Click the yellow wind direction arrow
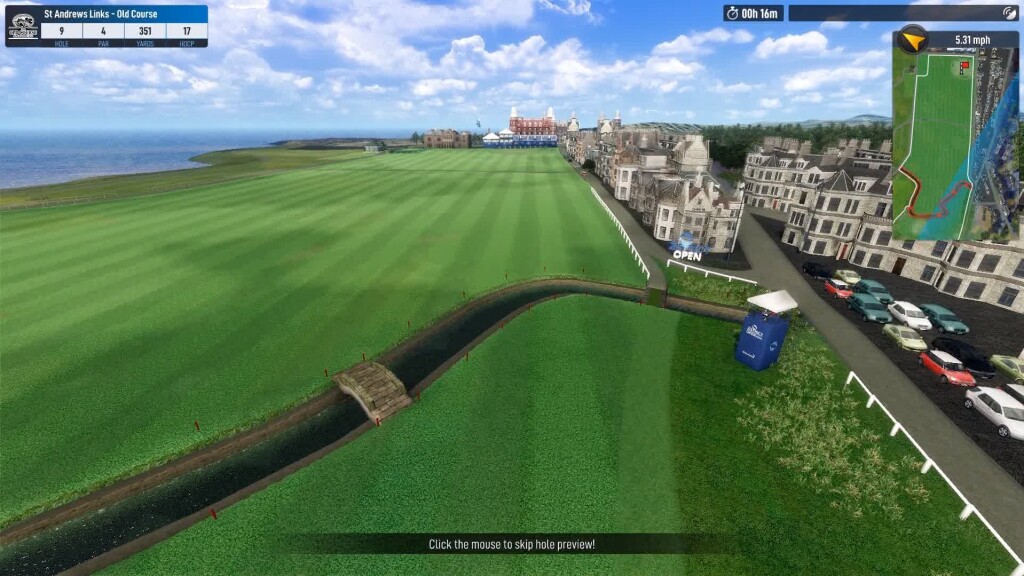 (911, 40)
